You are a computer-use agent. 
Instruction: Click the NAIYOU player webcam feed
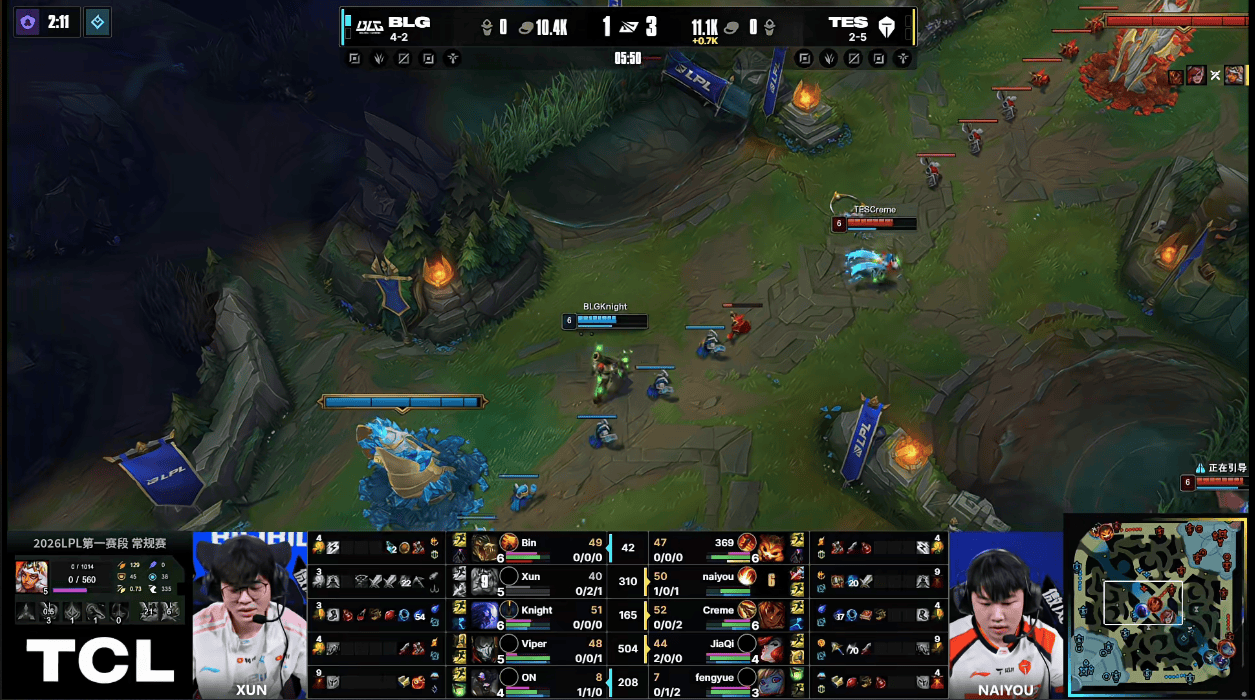1004,610
